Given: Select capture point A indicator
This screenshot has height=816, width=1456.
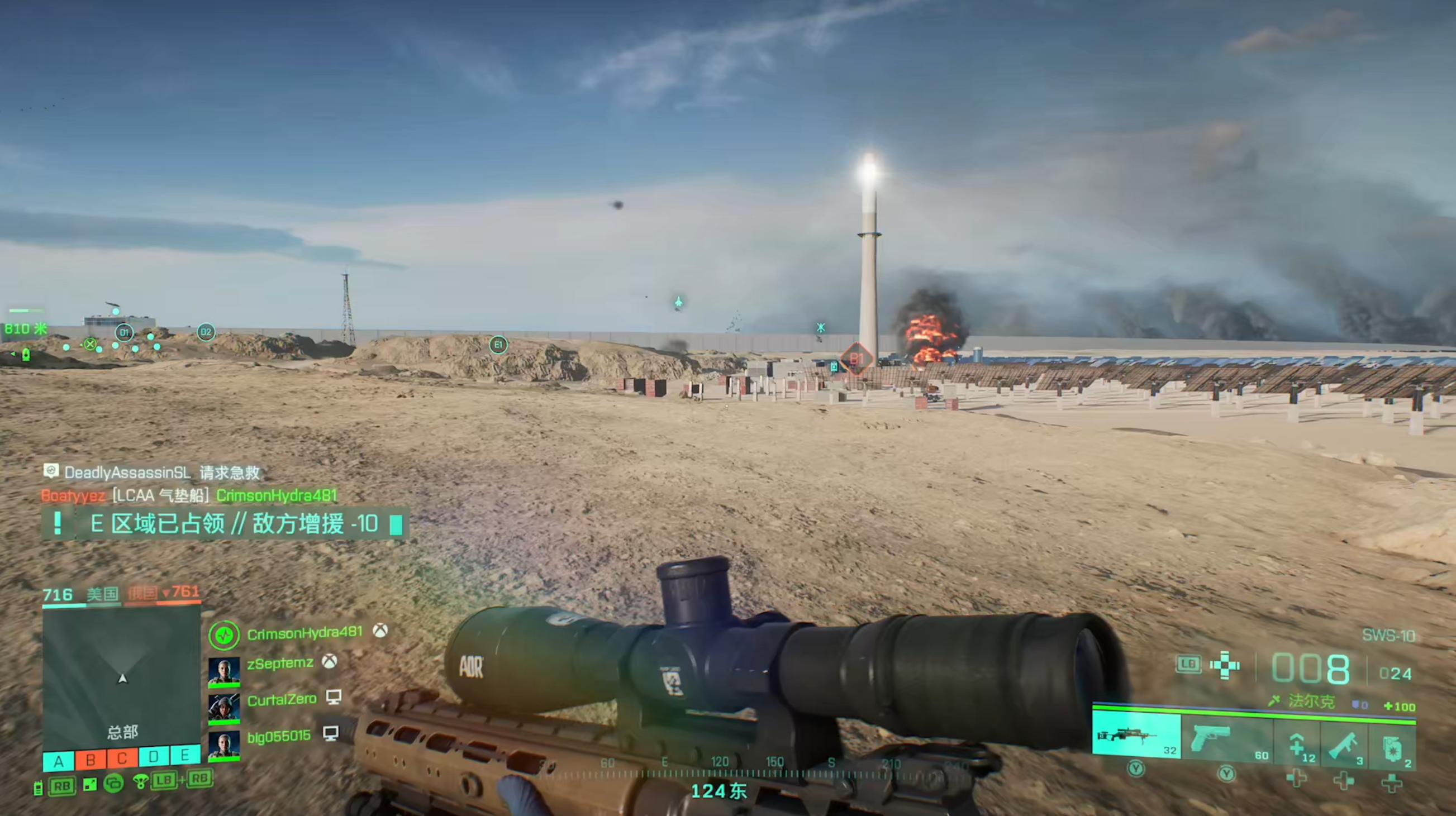Looking at the screenshot, I should (x=59, y=762).
